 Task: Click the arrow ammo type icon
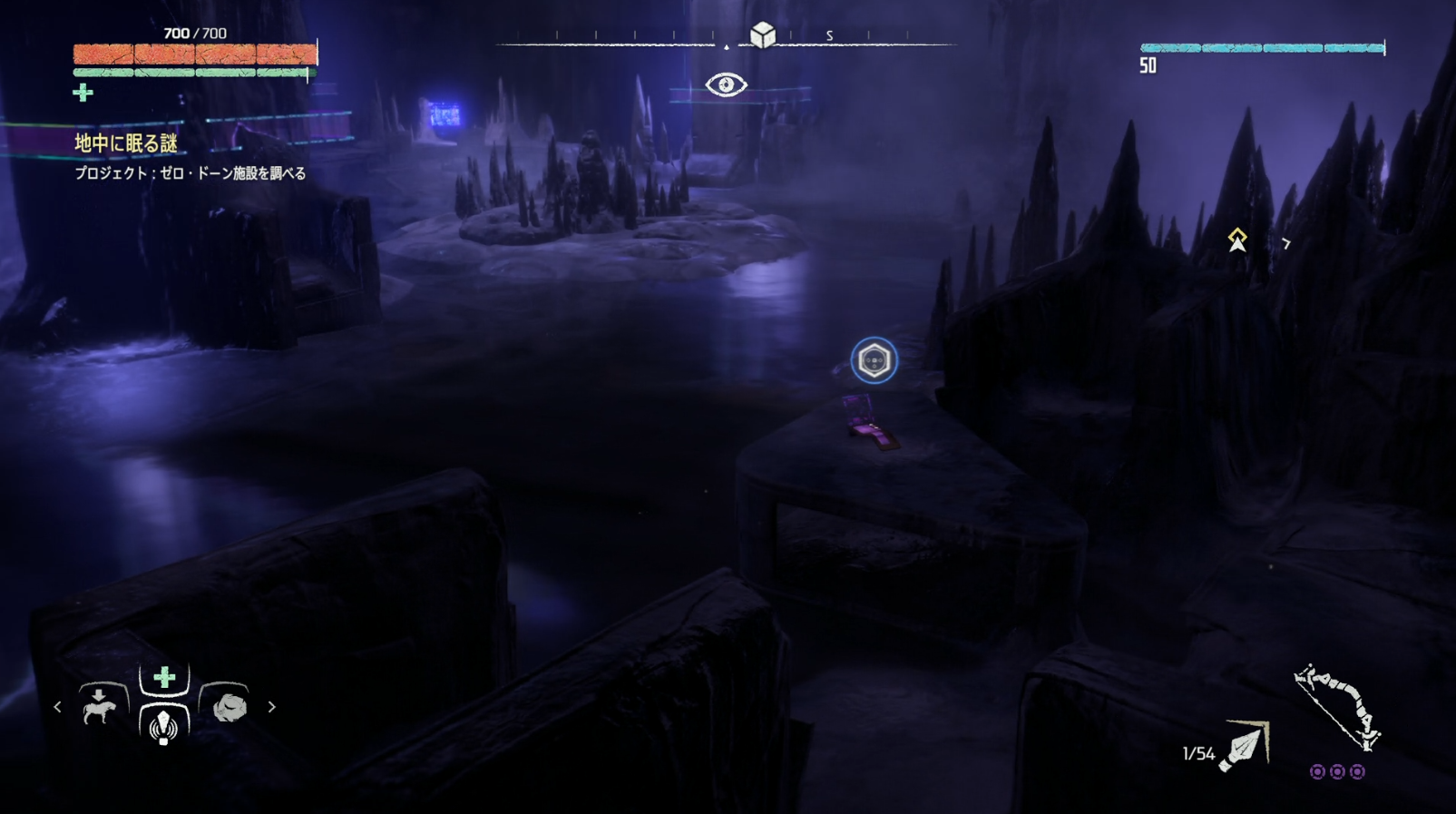pyautogui.click(x=1246, y=746)
